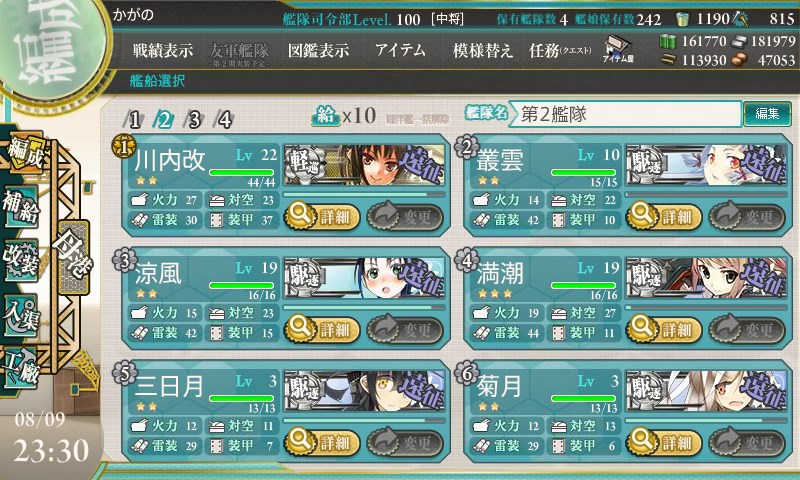
Task: Show 詳細 details for 涼風
Action: point(319,327)
